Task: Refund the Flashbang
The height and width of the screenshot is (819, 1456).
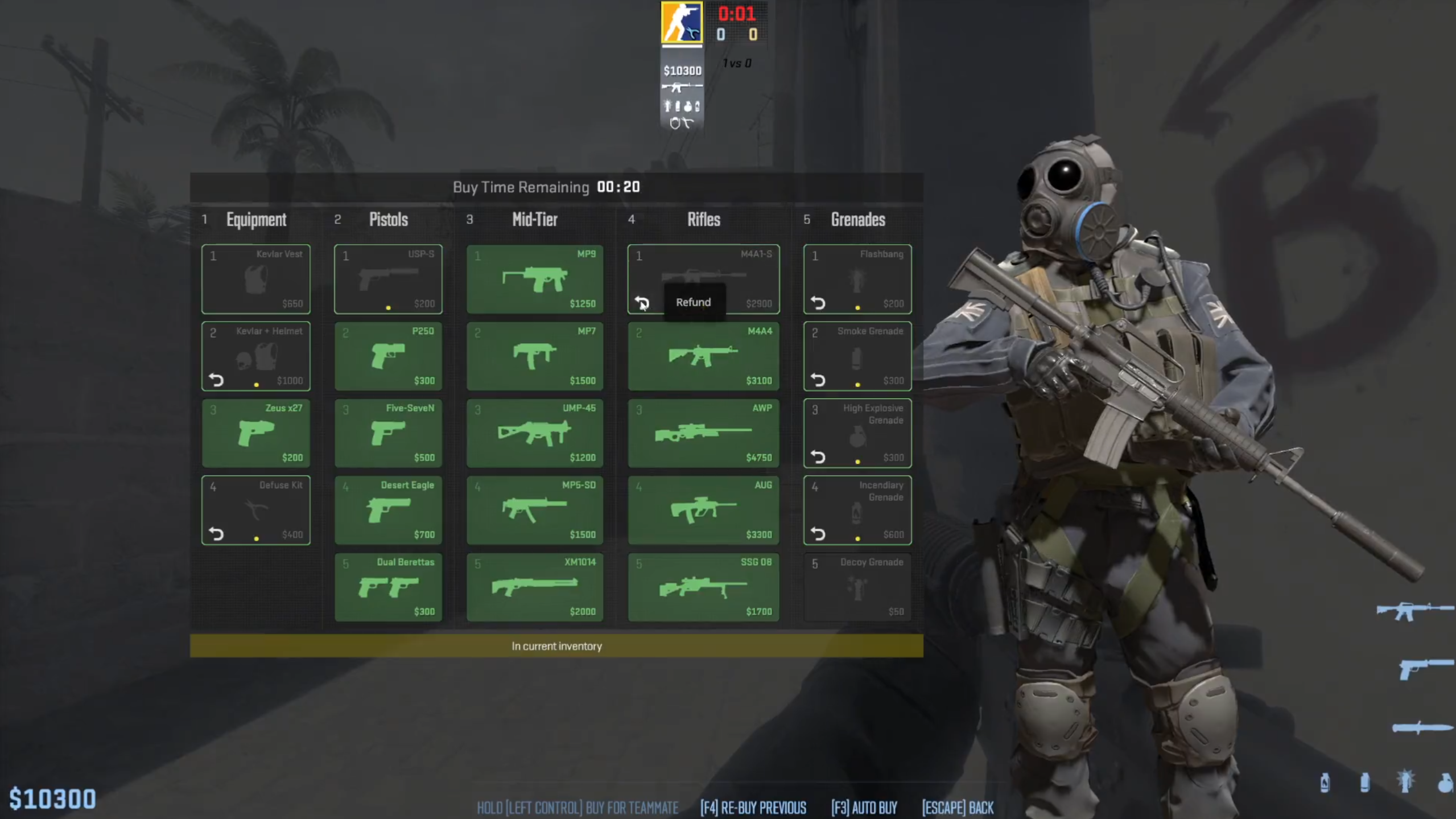Action: 818,303
